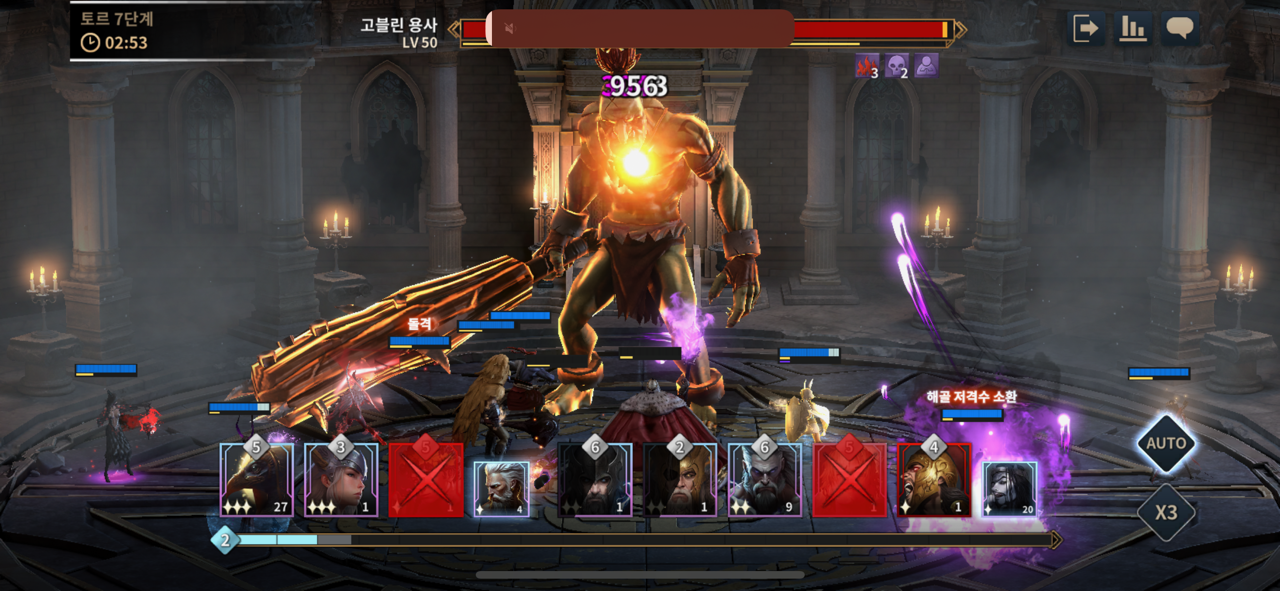Pick the grey-skinned bearded hero card costing 6
Viewport: 1280px width, 591px height.
coord(765,480)
